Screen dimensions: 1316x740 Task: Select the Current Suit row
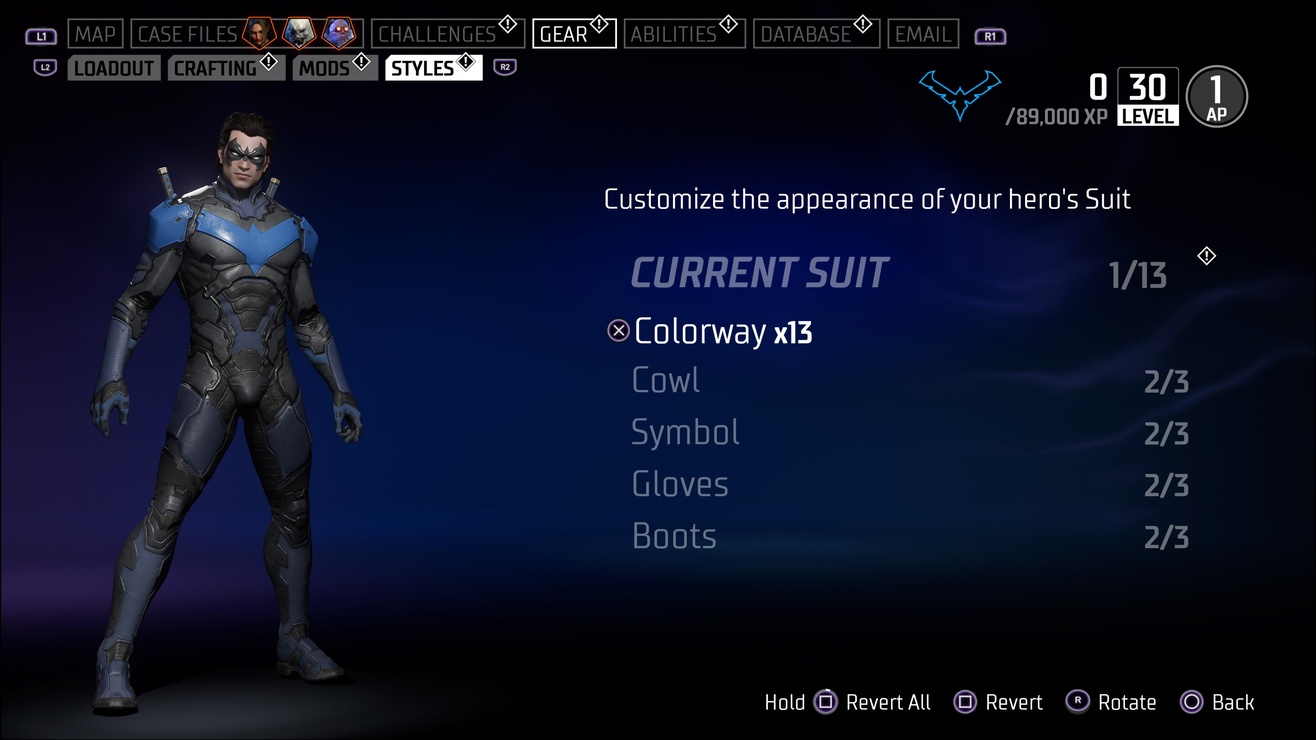coord(760,273)
